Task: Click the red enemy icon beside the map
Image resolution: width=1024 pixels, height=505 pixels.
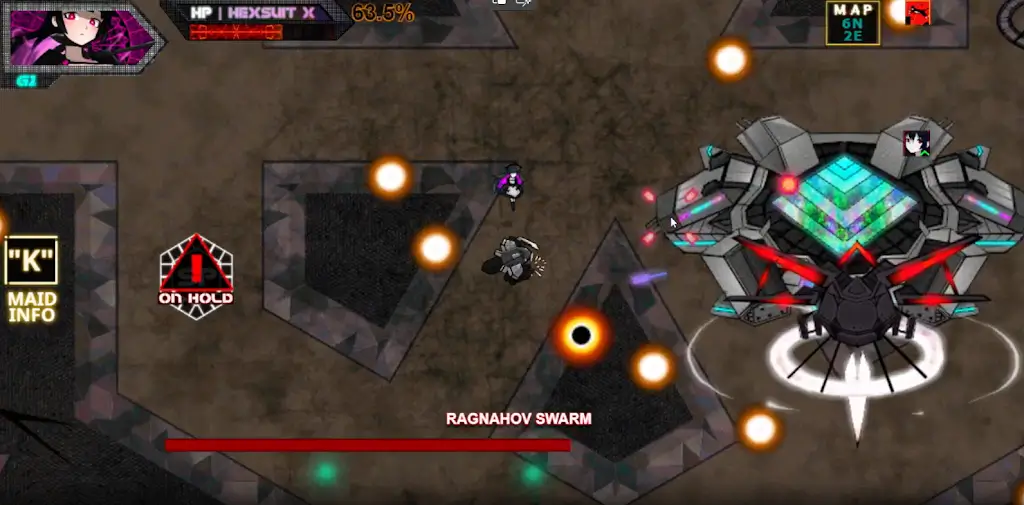Action: [x=917, y=13]
